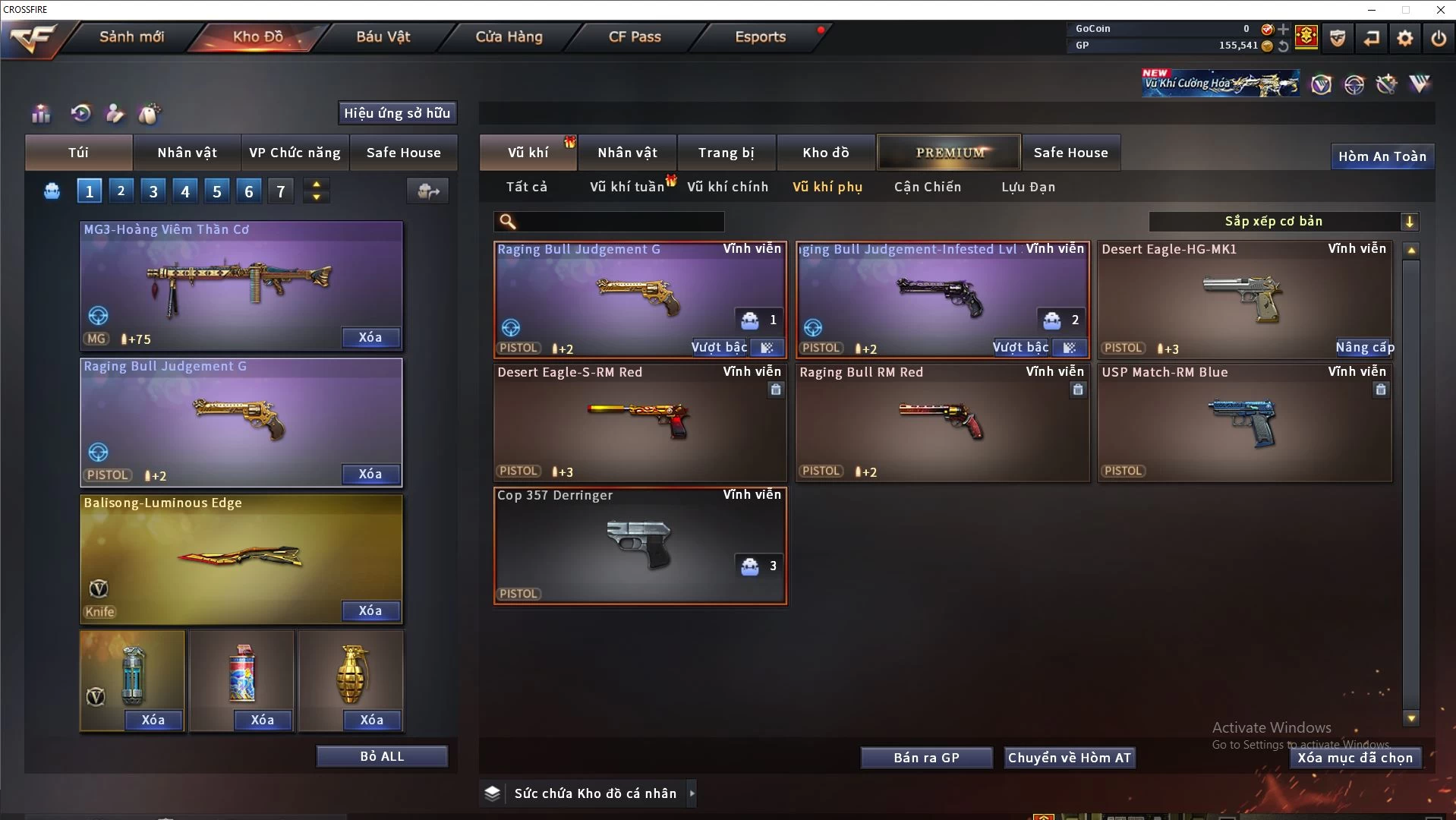Screen dimensions: 1456x820
Task: Select USP Match-RM Blue pistol
Action: (1244, 422)
